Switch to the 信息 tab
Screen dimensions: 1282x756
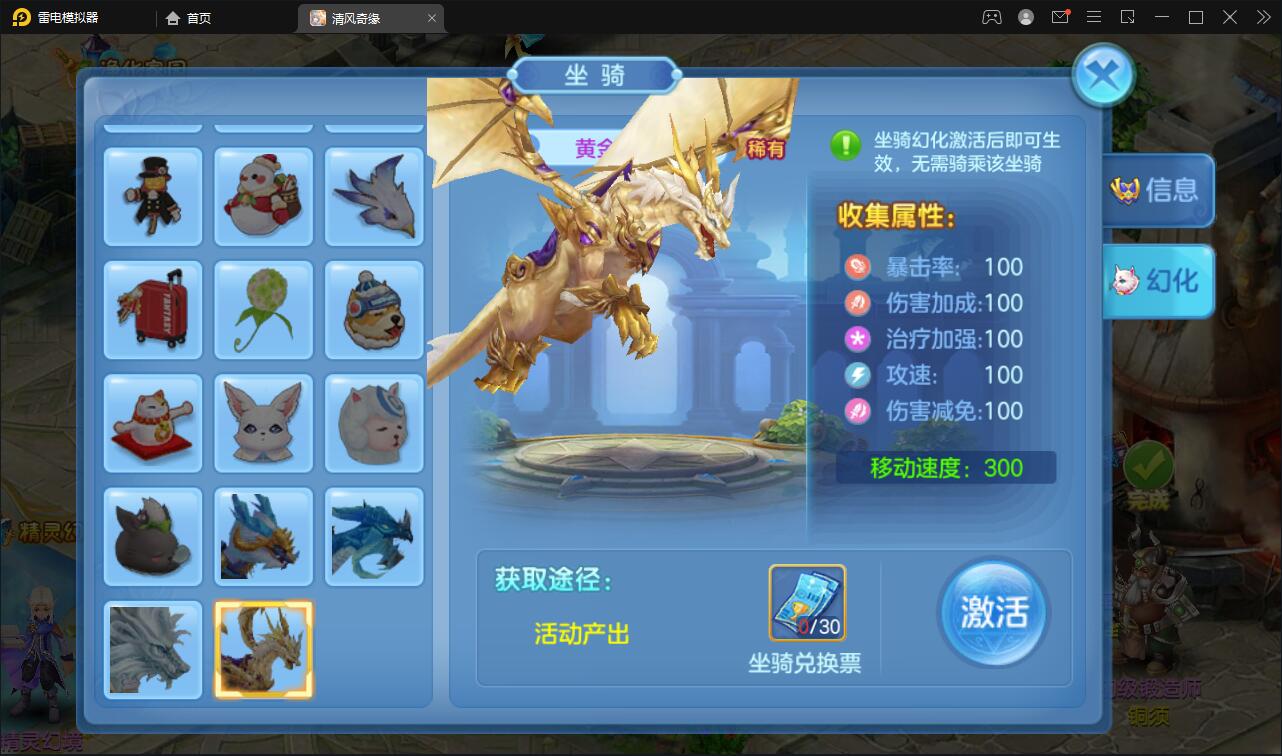point(1158,190)
